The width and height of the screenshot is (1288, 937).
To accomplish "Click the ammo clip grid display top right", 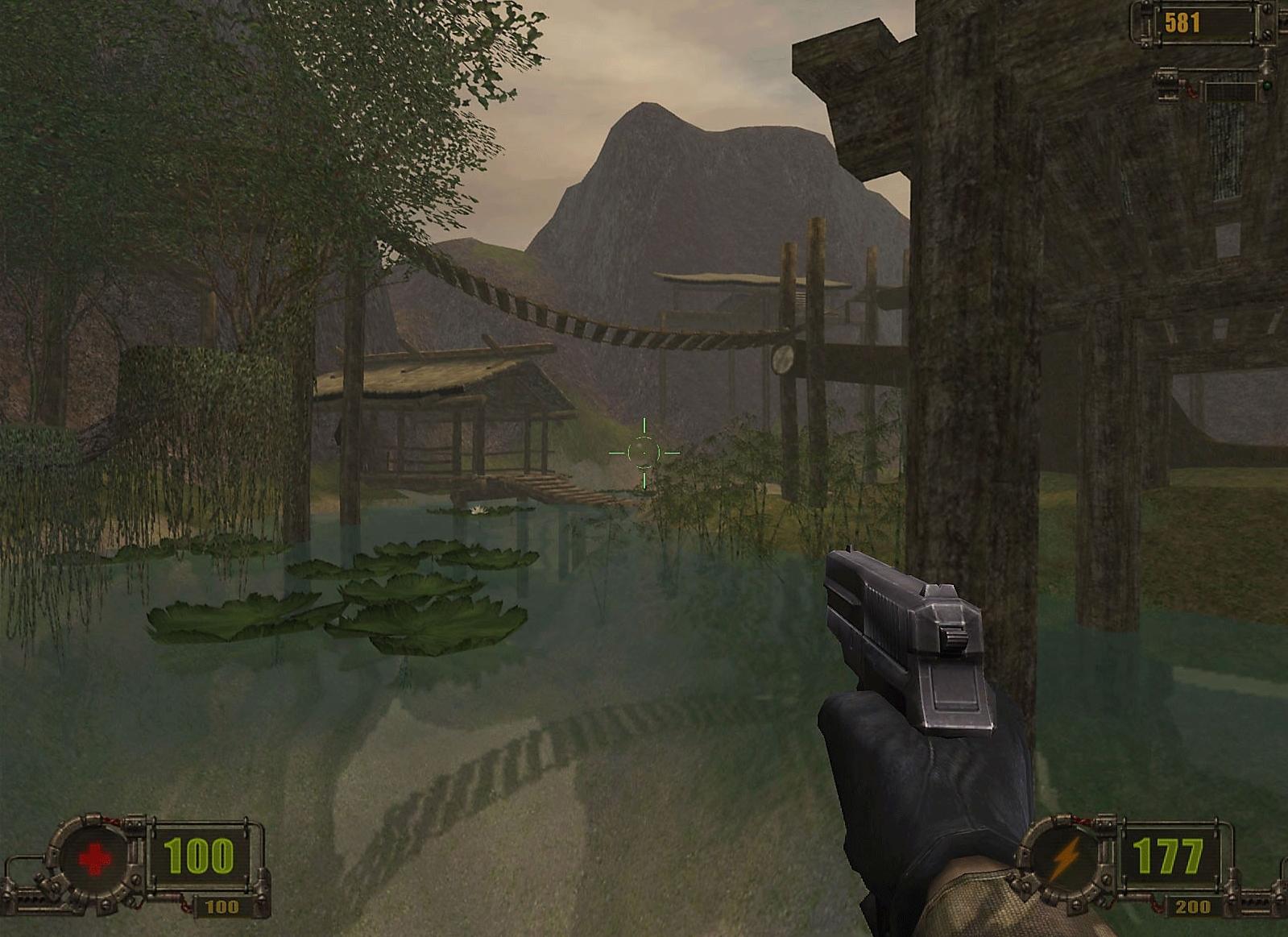I will click(1231, 92).
